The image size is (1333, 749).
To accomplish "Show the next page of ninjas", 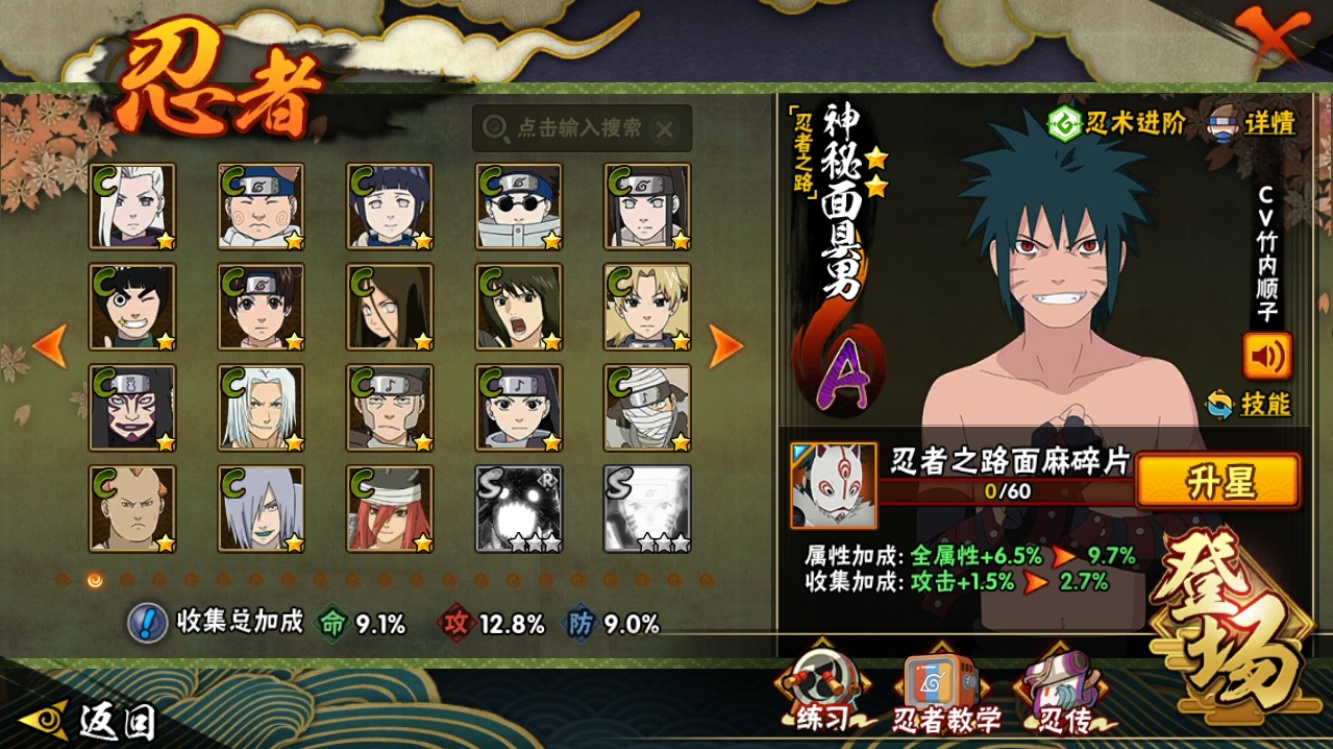I will tap(726, 345).
